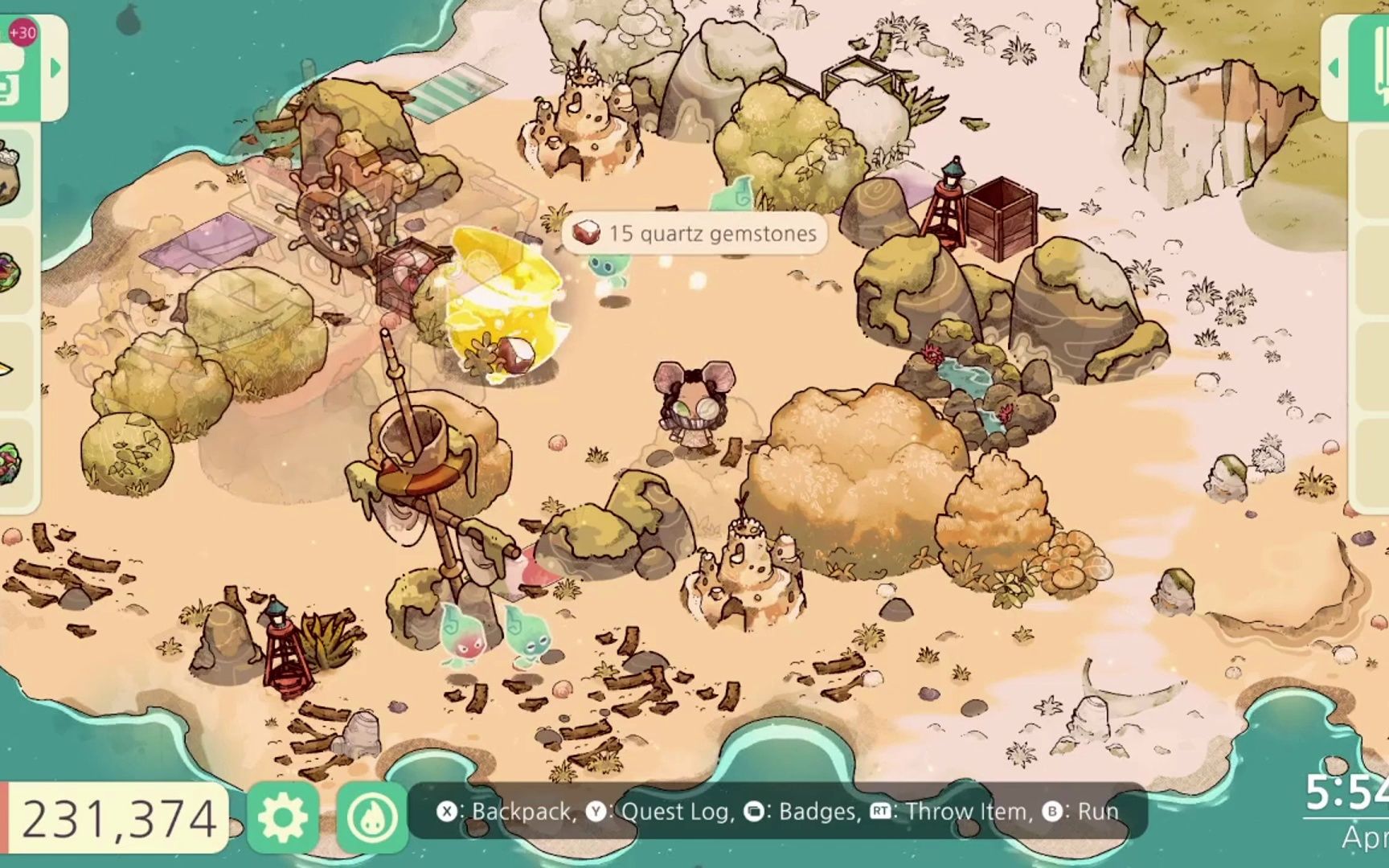The height and width of the screenshot is (868, 1389).
Task: Expand the right panel with its arrow
Action: (1333, 68)
